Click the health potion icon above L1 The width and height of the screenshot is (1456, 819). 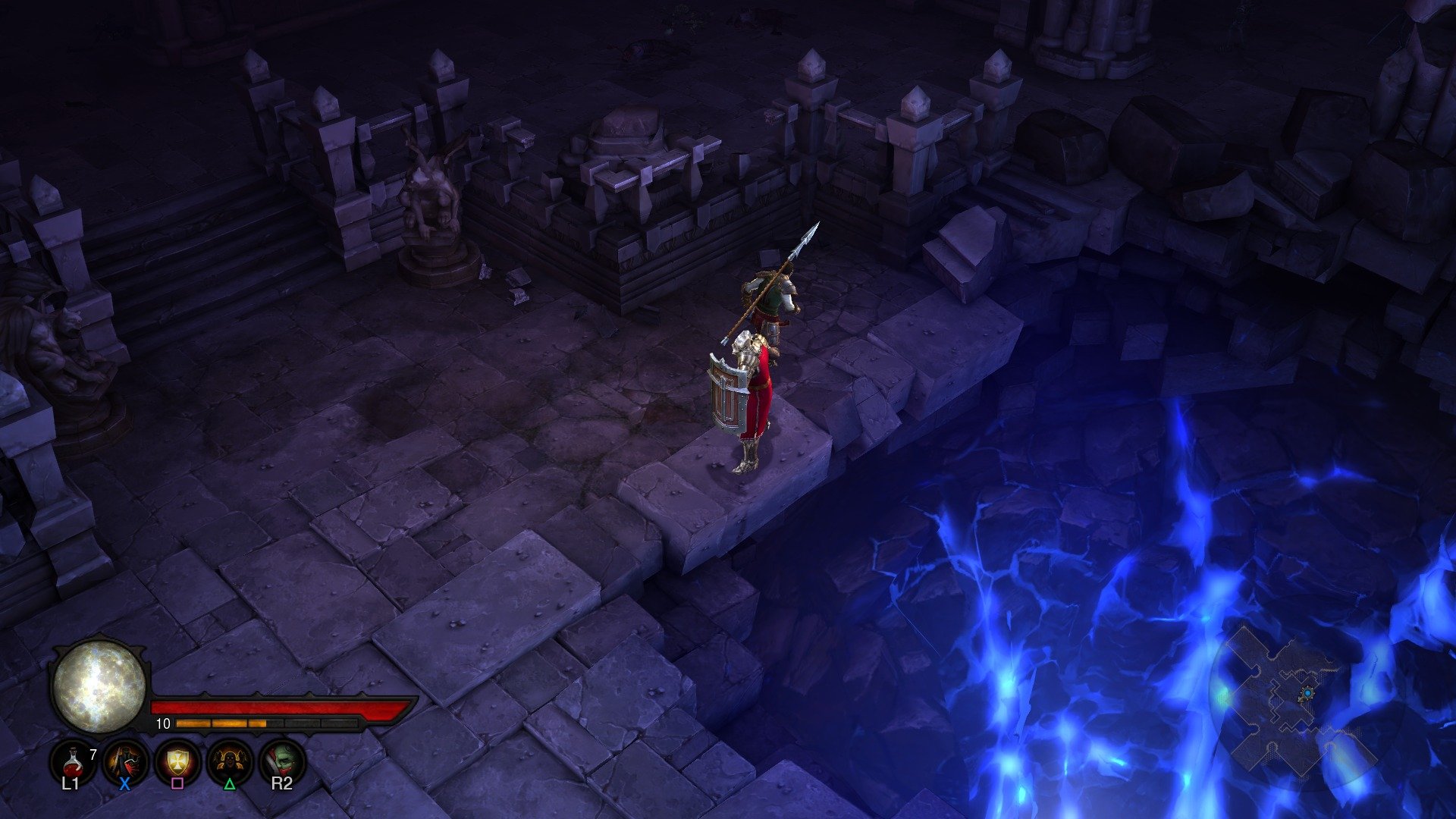[73, 762]
